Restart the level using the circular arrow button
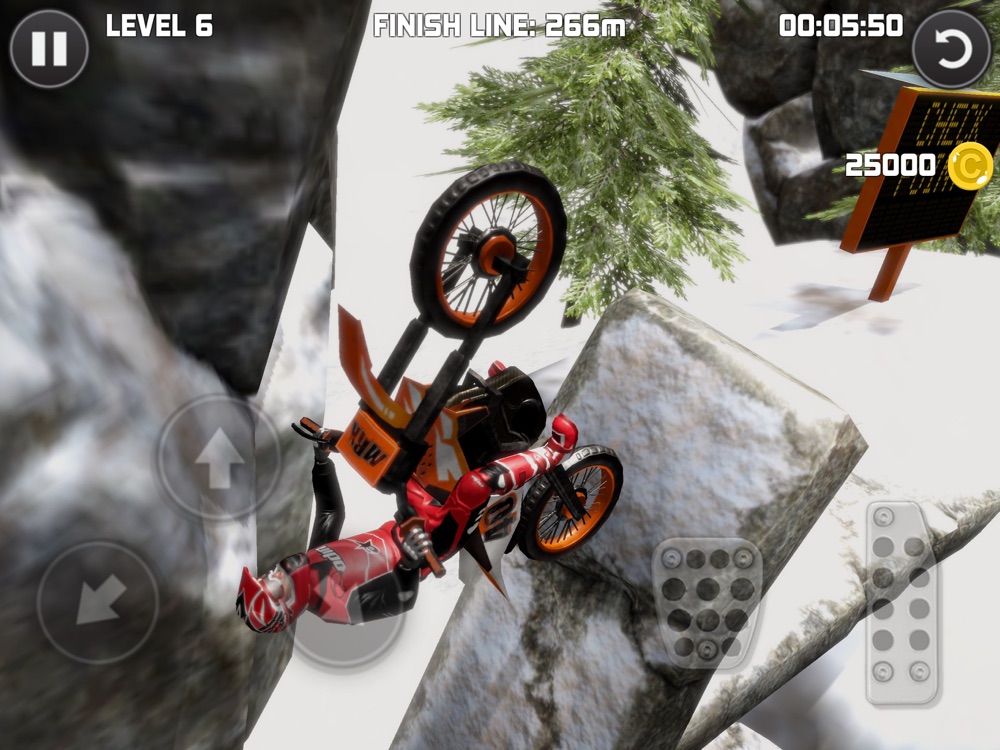This screenshot has height=750, width=1000. pos(951,48)
